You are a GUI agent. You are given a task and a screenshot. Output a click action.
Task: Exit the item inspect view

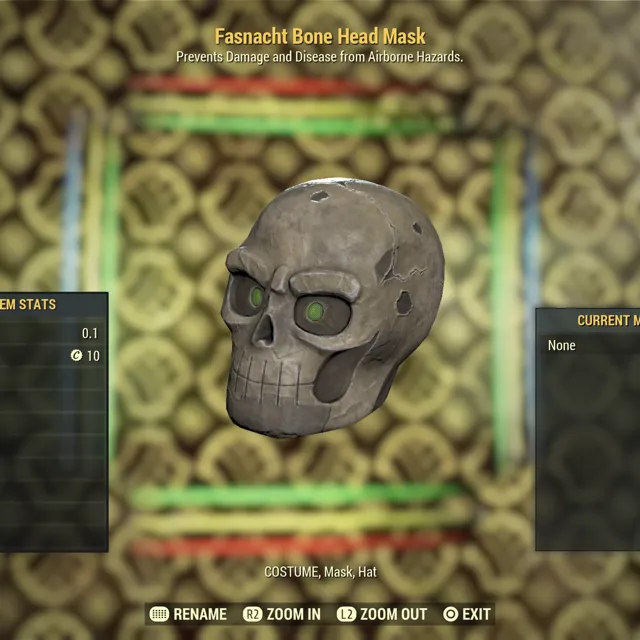[x=467, y=614]
